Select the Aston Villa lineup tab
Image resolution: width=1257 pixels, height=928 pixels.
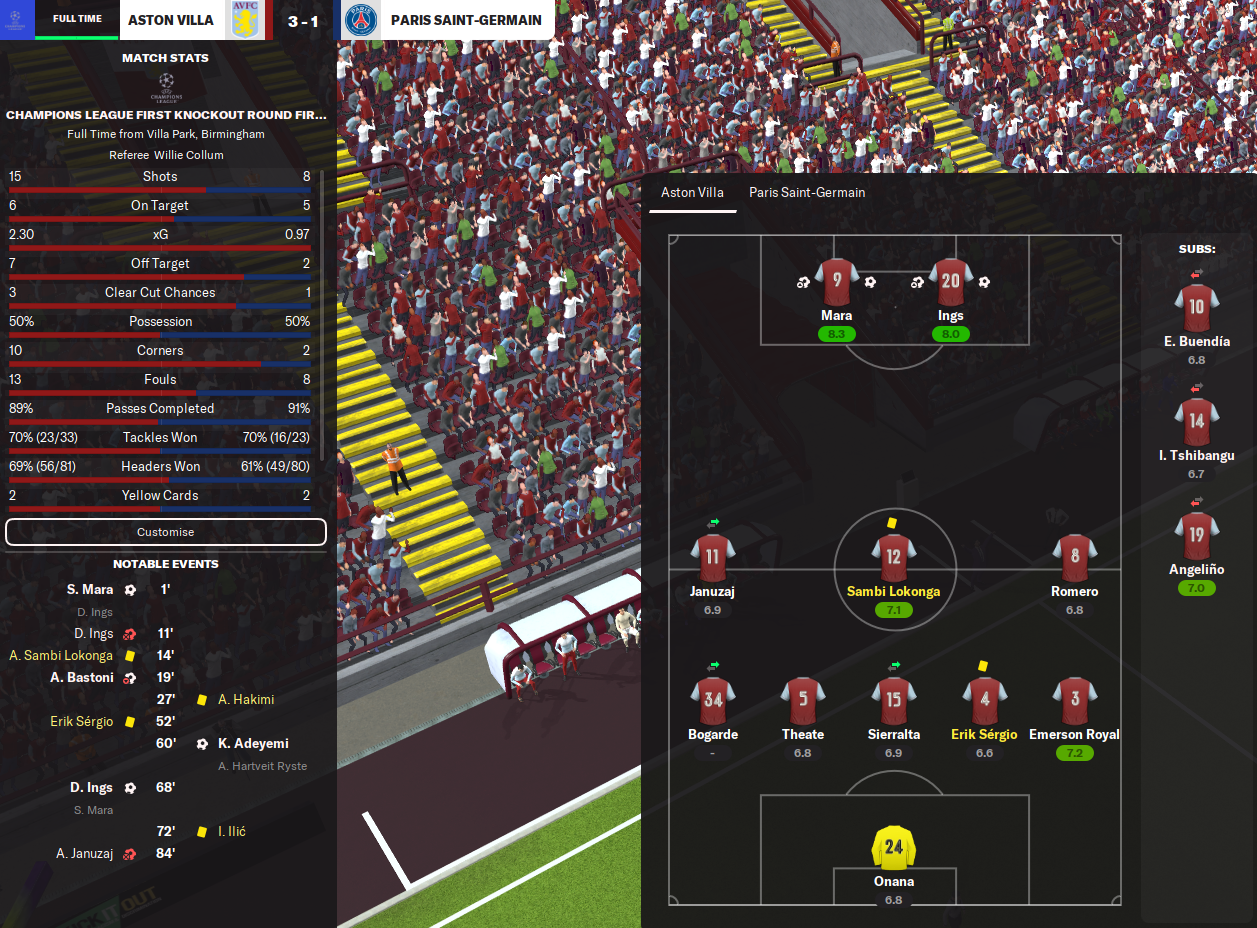[x=692, y=193]
